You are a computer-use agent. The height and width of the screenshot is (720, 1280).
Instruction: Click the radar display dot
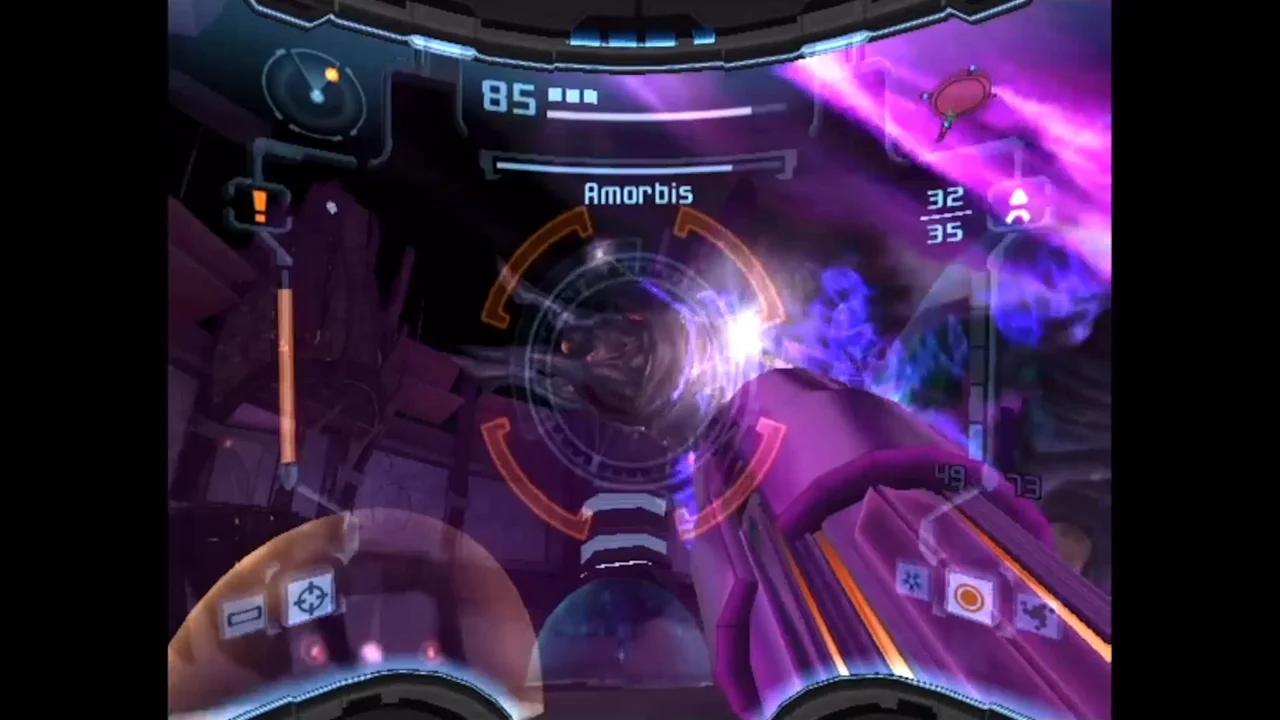click(316, 95)
